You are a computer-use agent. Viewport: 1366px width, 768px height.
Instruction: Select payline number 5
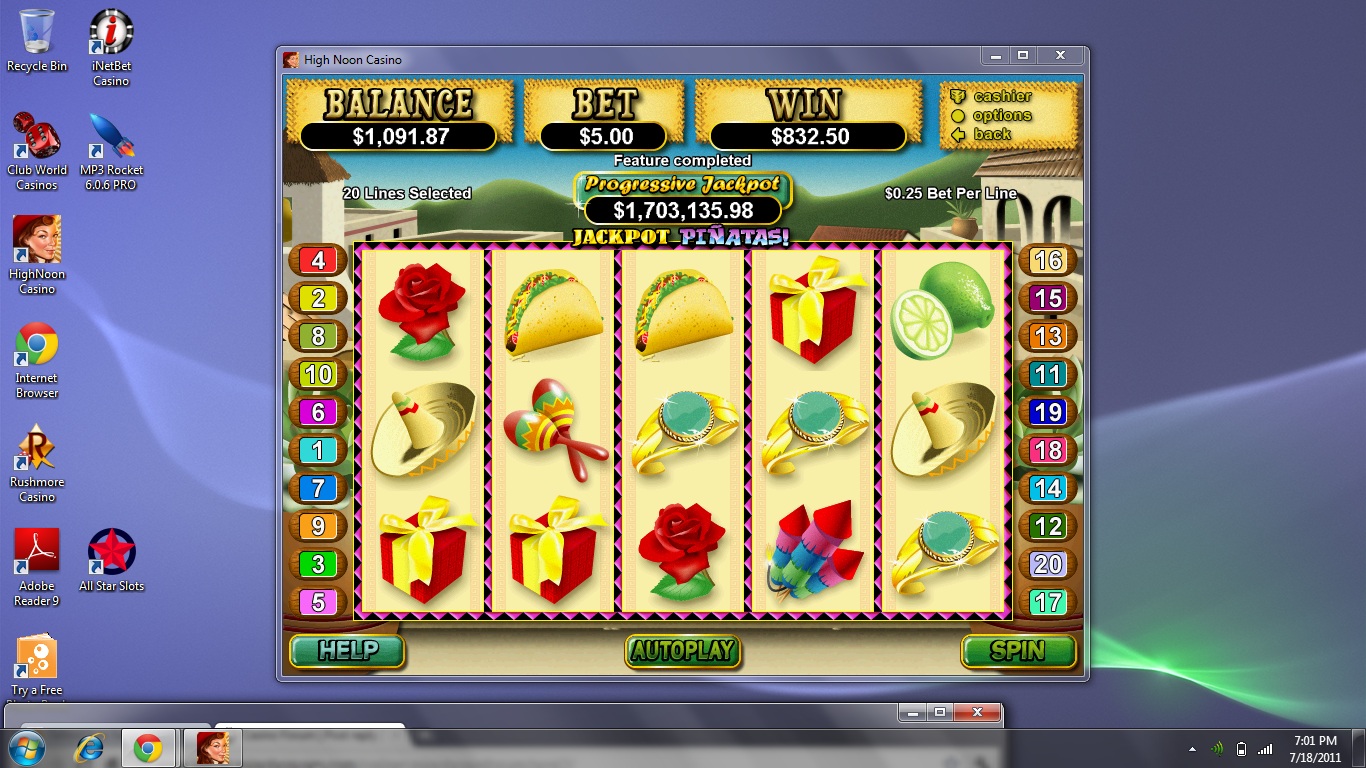click(318, 603)
